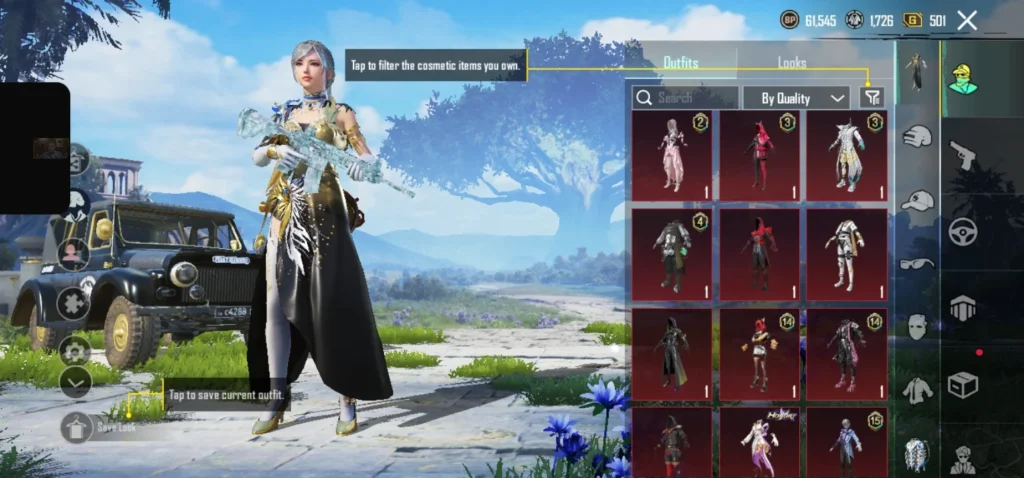Switch to the pistol weapon skins section
This screenshot has height=478, width=1024.
pos(963,154)
